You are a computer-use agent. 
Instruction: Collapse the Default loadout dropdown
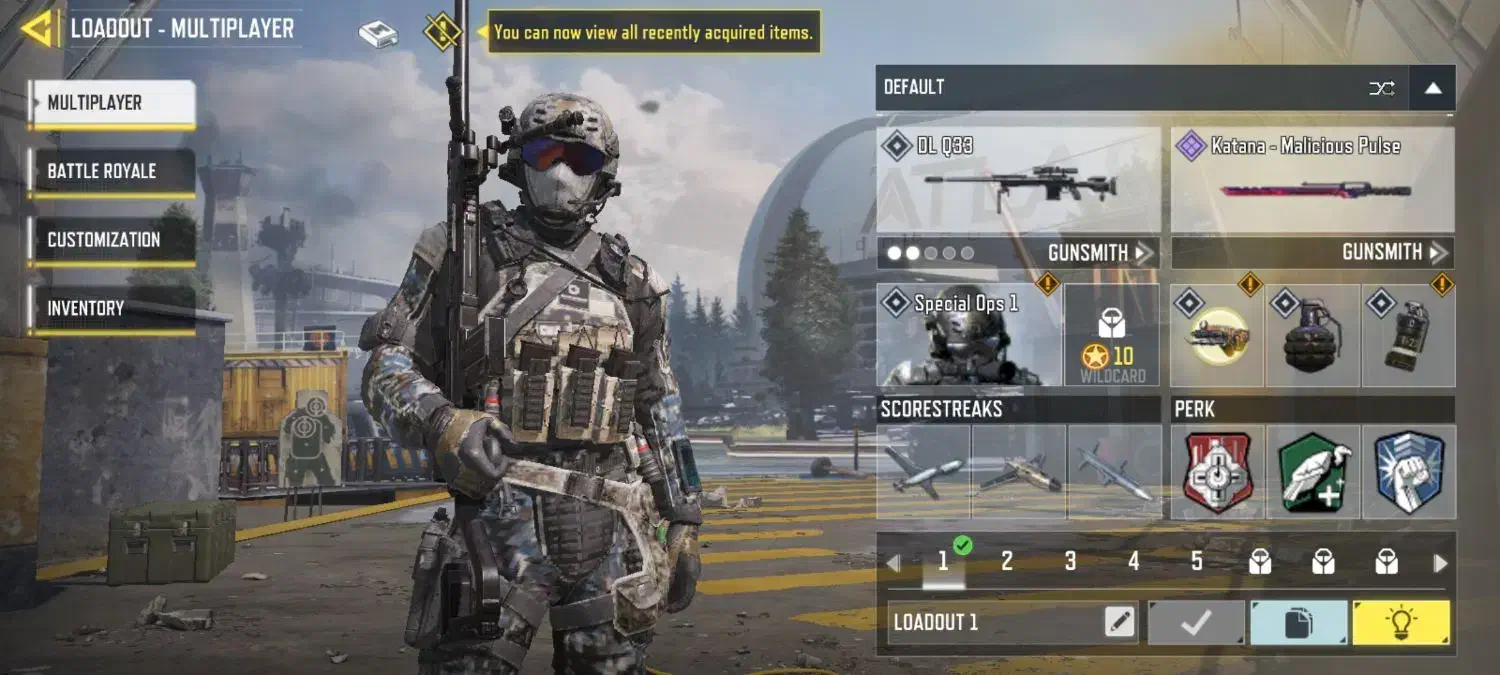coord(1432,88)
